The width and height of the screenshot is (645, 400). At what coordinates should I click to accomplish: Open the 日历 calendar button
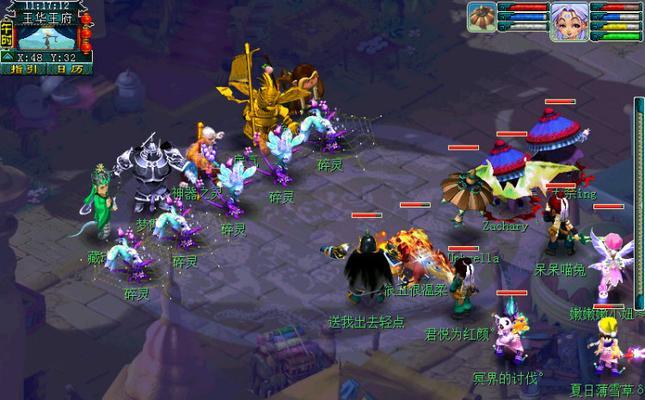[69, 70]
